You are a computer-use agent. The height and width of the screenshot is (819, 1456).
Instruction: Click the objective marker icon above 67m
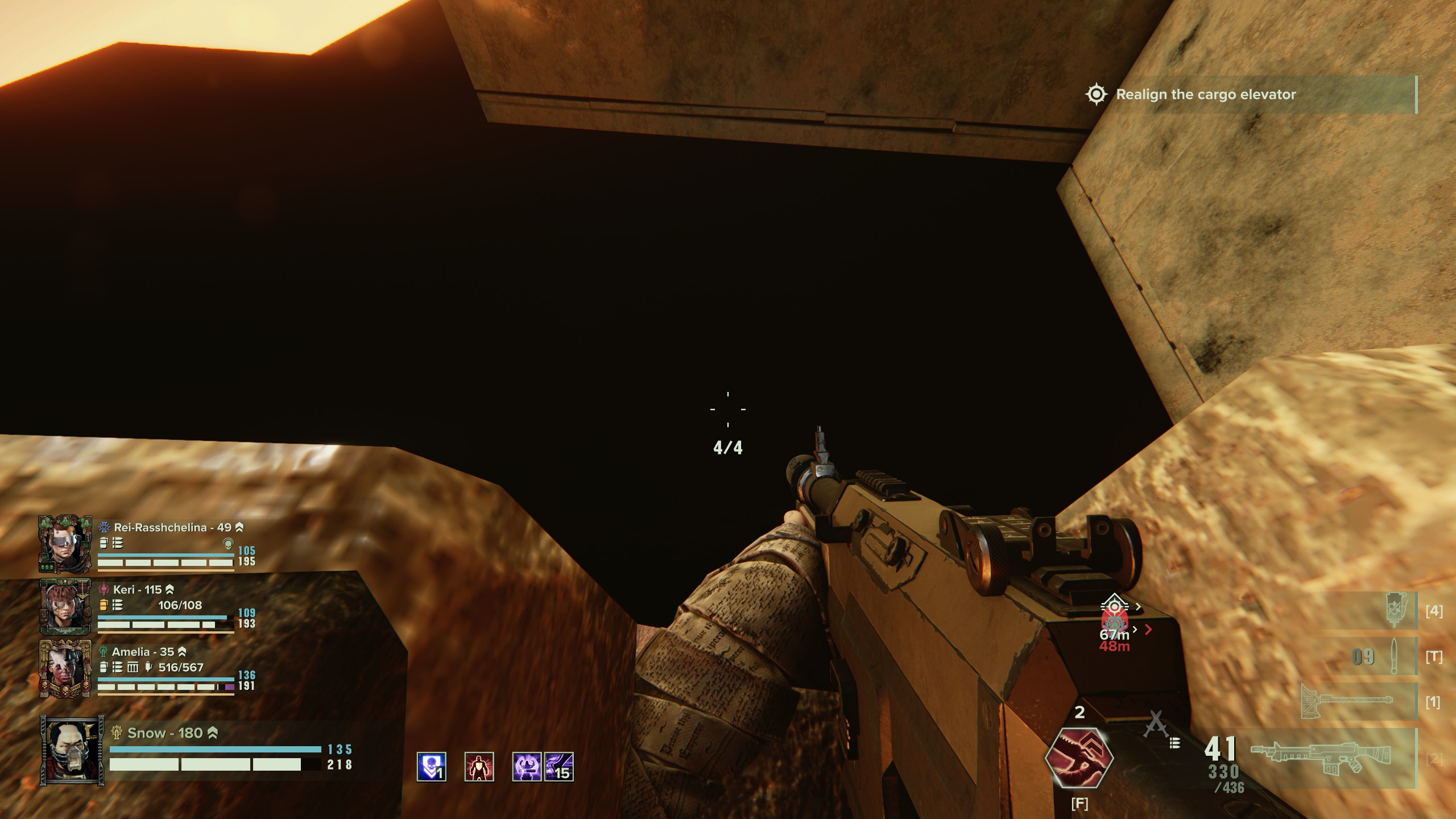(1113, 607)
